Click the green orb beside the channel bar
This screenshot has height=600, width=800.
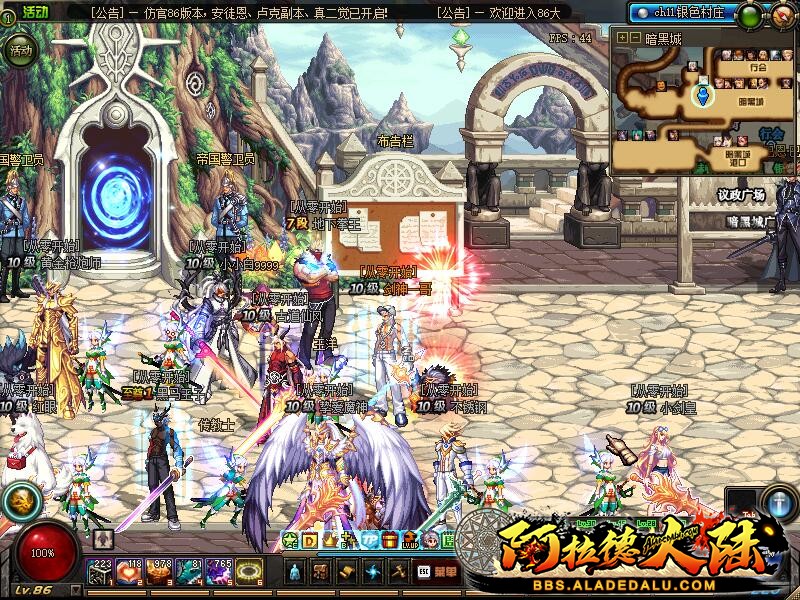(x=749, y=15)
